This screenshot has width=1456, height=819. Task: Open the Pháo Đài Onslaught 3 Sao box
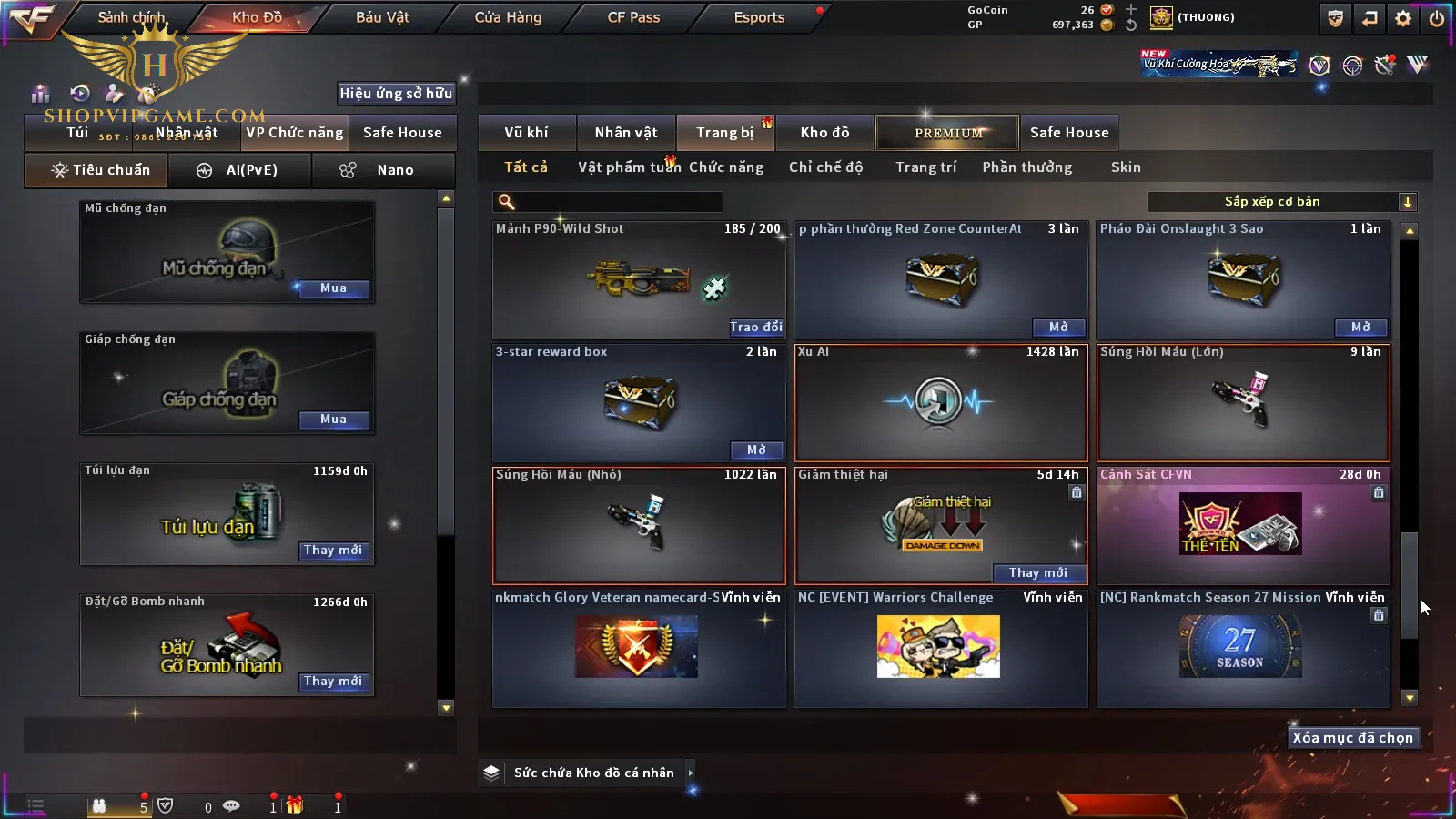[1360, 327]
